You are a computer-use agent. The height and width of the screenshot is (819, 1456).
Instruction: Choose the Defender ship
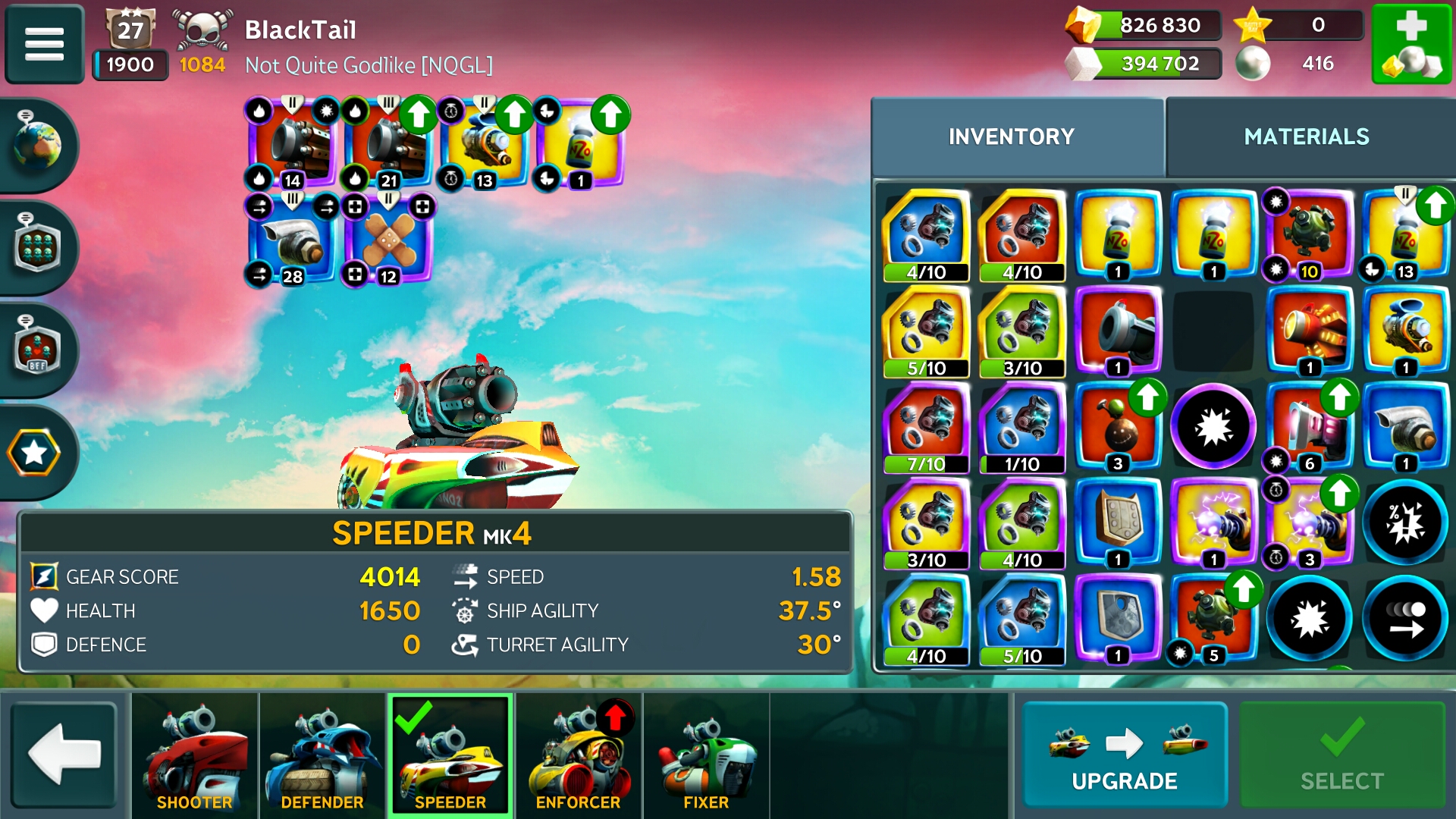322,755
